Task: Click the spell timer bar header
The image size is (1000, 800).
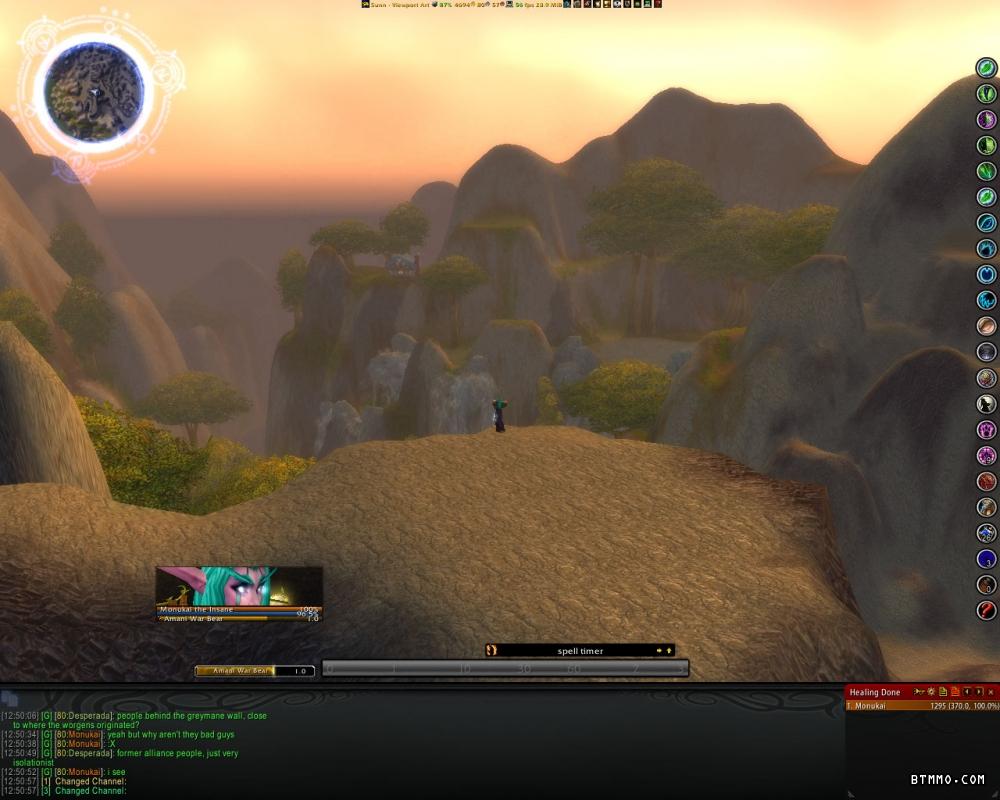Action: [x=580, y=651]
